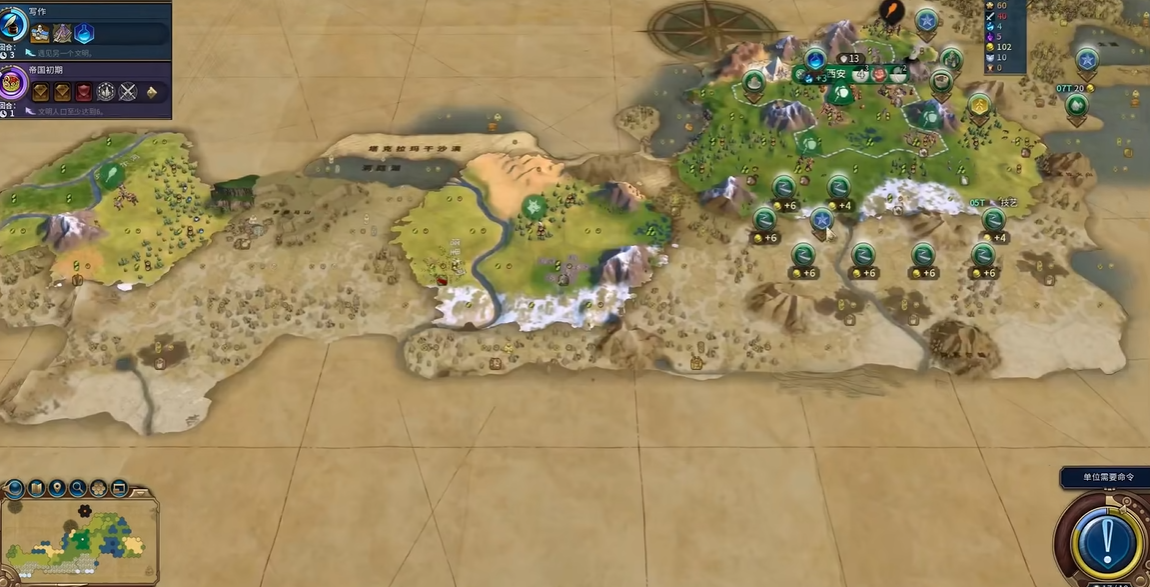Open the map lenses button above minimap

(36, 488)
